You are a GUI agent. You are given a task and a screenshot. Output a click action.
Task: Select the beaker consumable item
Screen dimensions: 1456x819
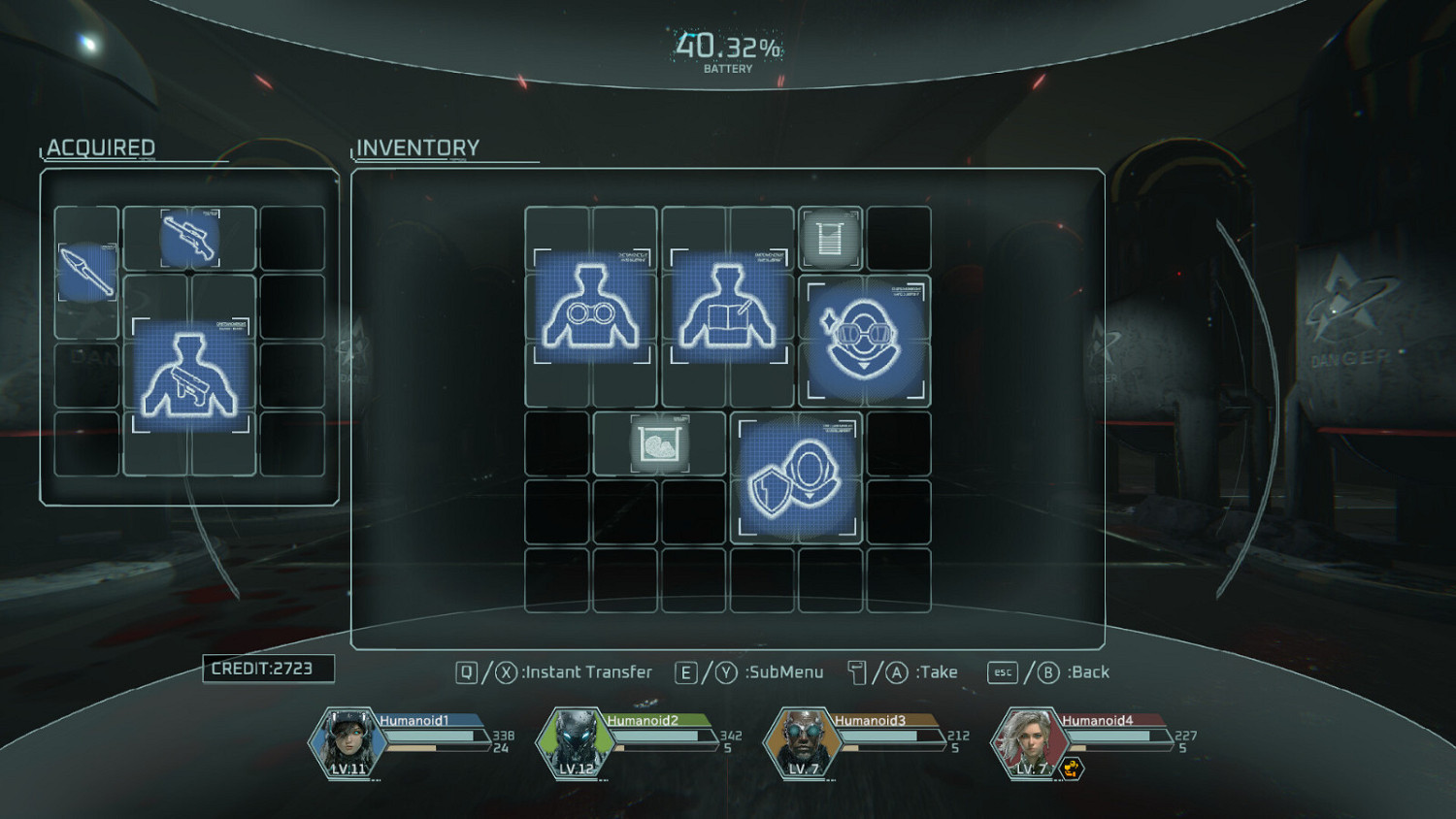click(x=831, y=236)
